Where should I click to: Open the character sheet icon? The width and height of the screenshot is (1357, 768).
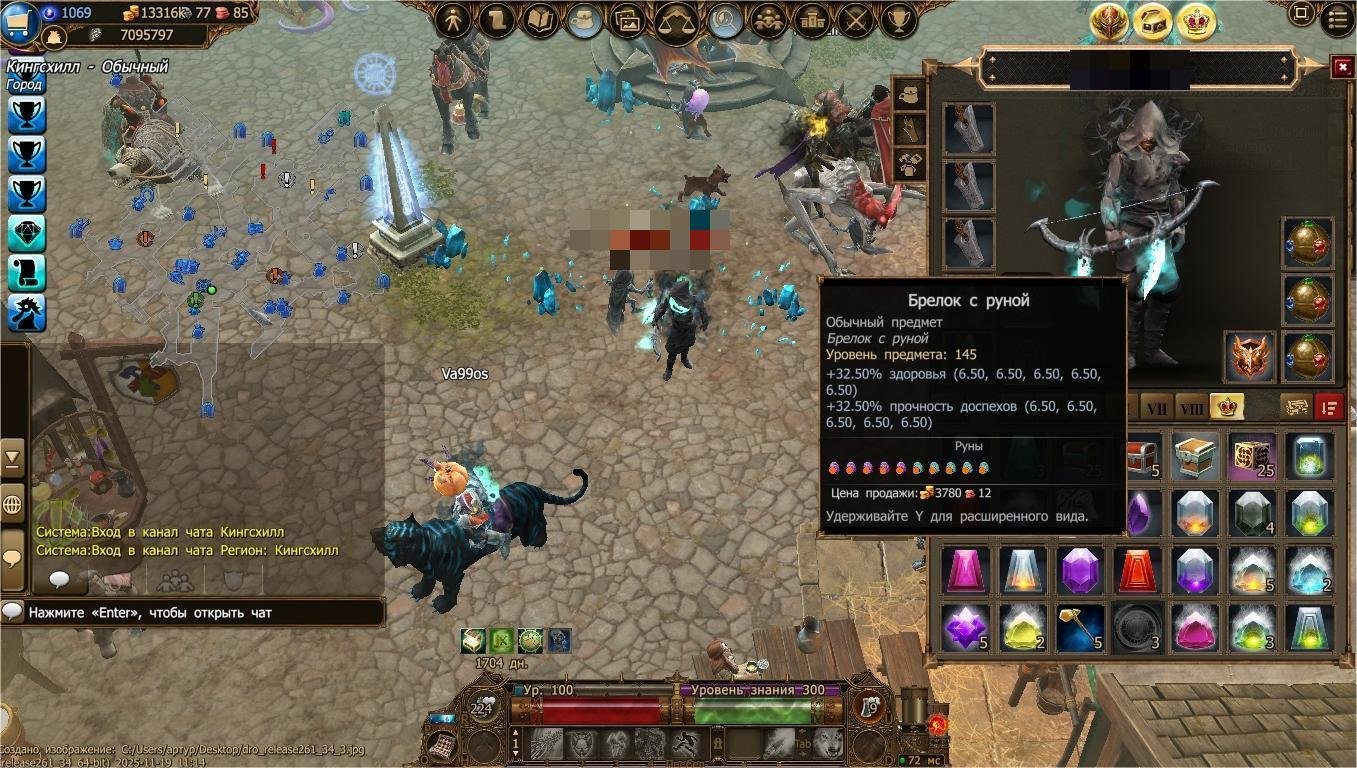[x=453, y=20]
